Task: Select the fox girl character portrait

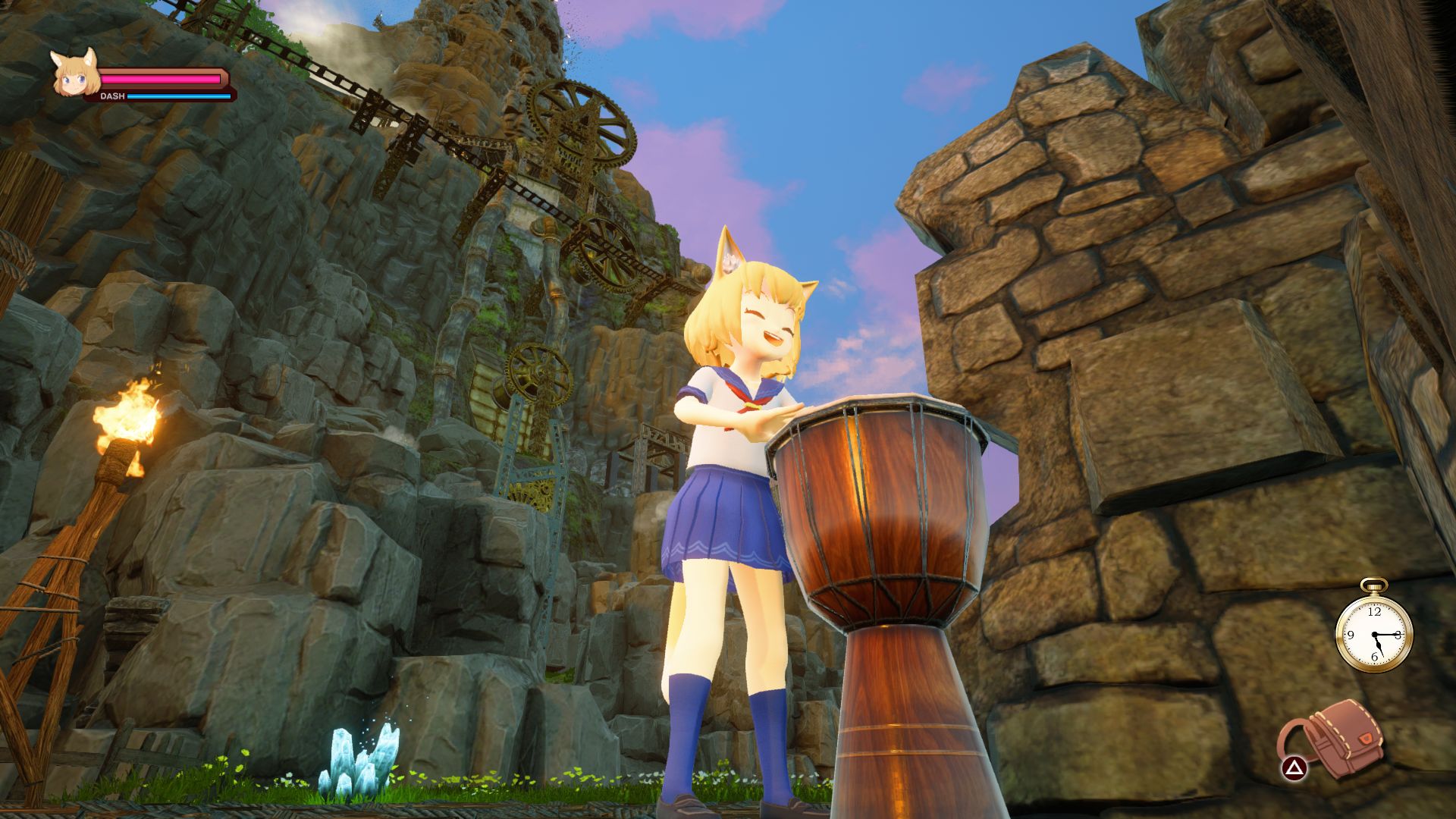Action: 75,75
